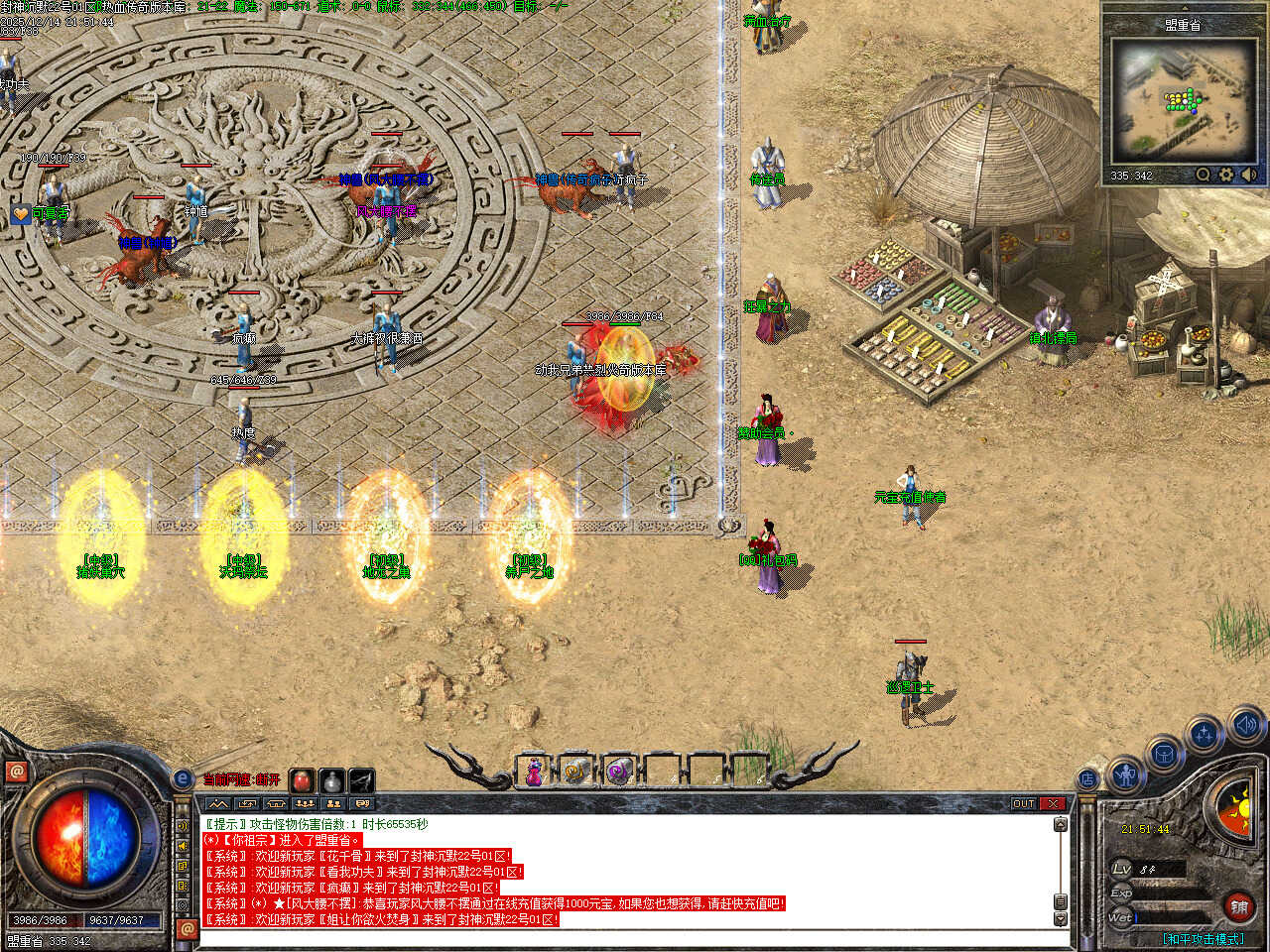Open the shop with the 店 button
The height and width of the screenshot is (952, 1270).
click(x=1088, y=779)
